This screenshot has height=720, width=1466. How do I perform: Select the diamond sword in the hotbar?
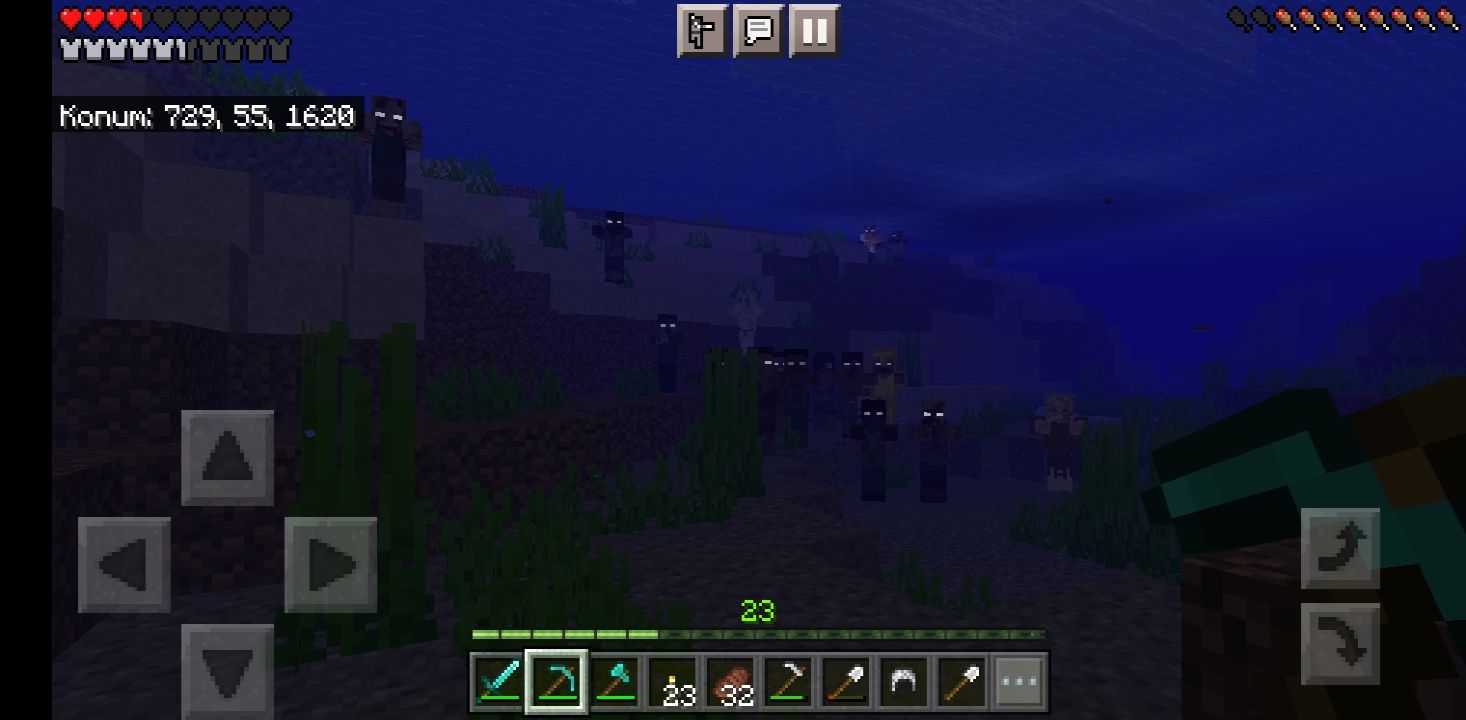pyautogui.click(x=497, y=681)
